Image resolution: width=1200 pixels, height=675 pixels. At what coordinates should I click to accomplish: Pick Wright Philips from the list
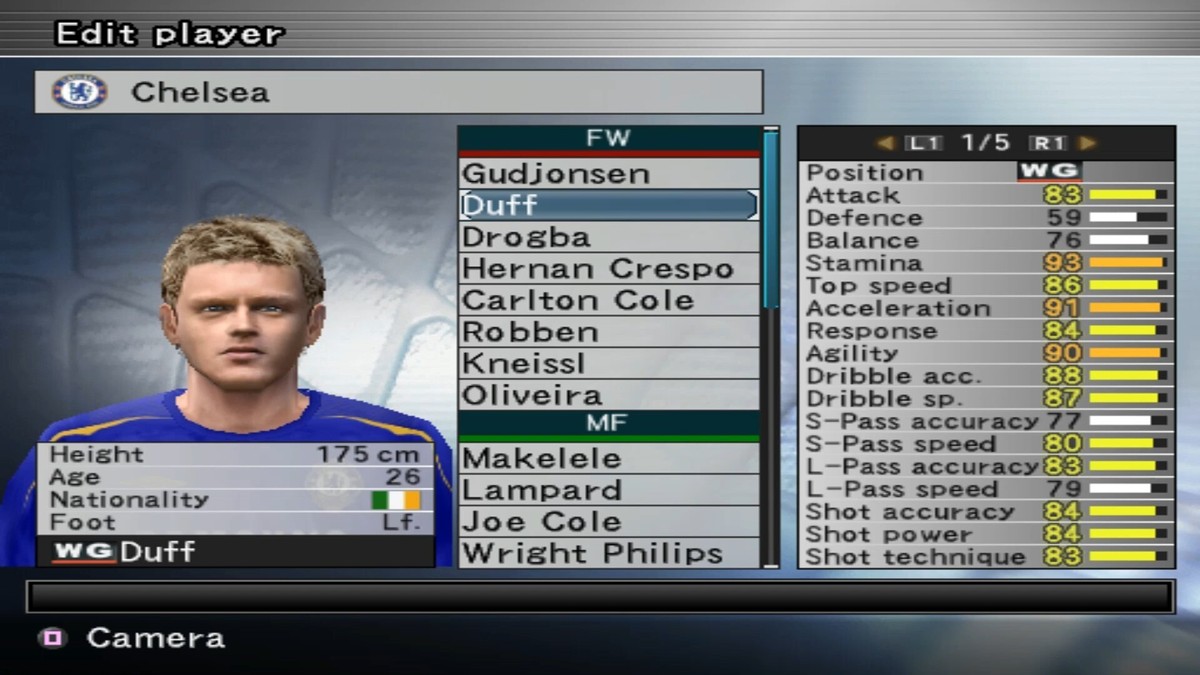coord(608,553)
